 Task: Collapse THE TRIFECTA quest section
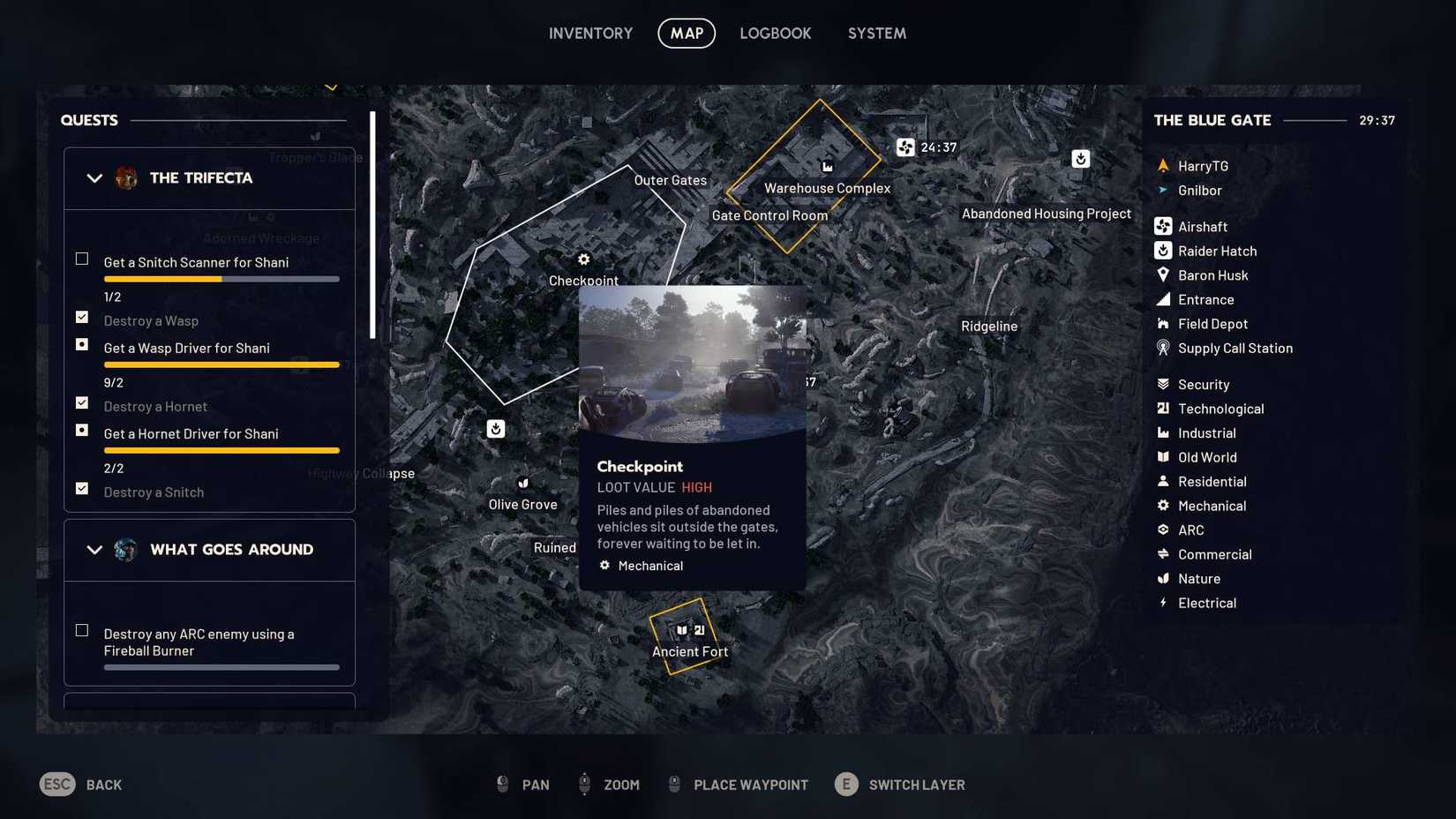tap(94, 177)
